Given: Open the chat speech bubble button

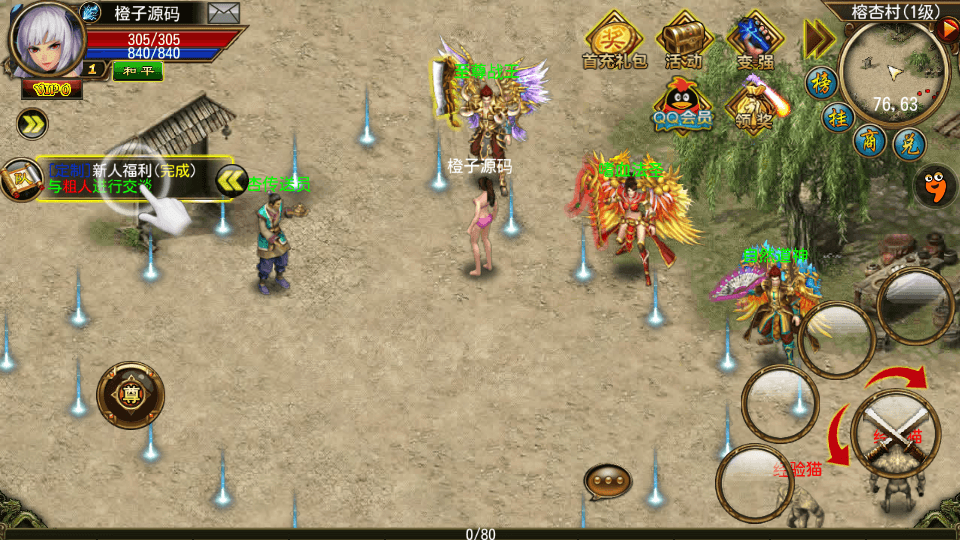Looking at the screenshot, I should coord(607,482).
